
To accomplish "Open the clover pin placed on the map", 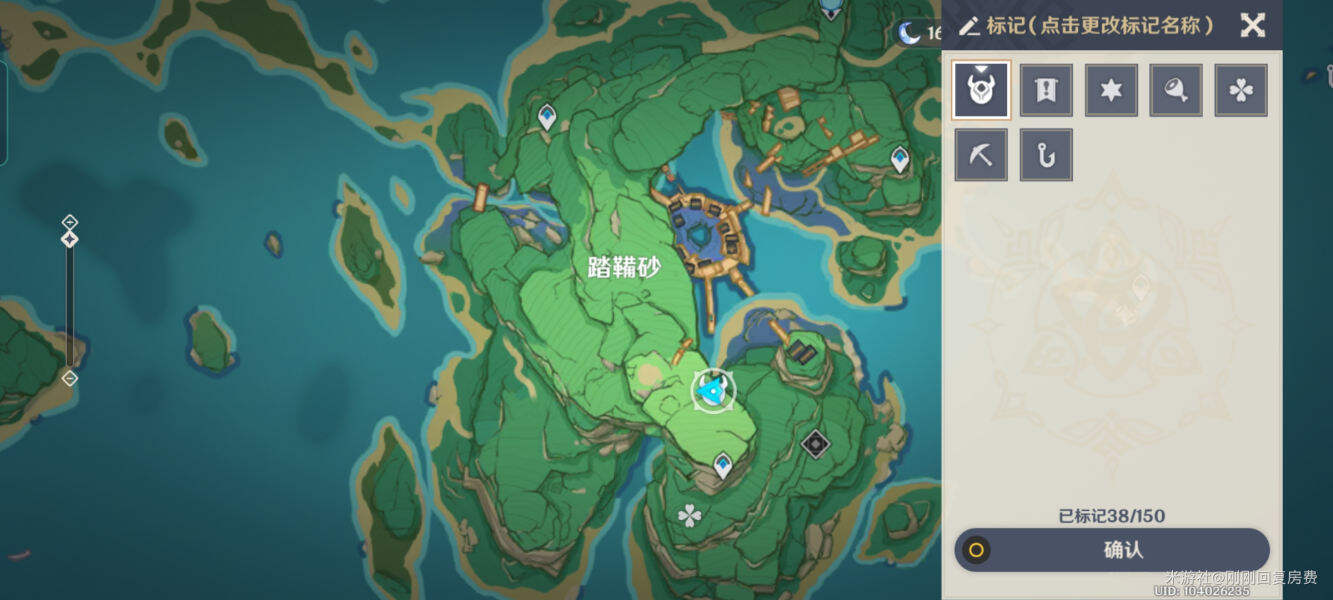I will 689,516.
